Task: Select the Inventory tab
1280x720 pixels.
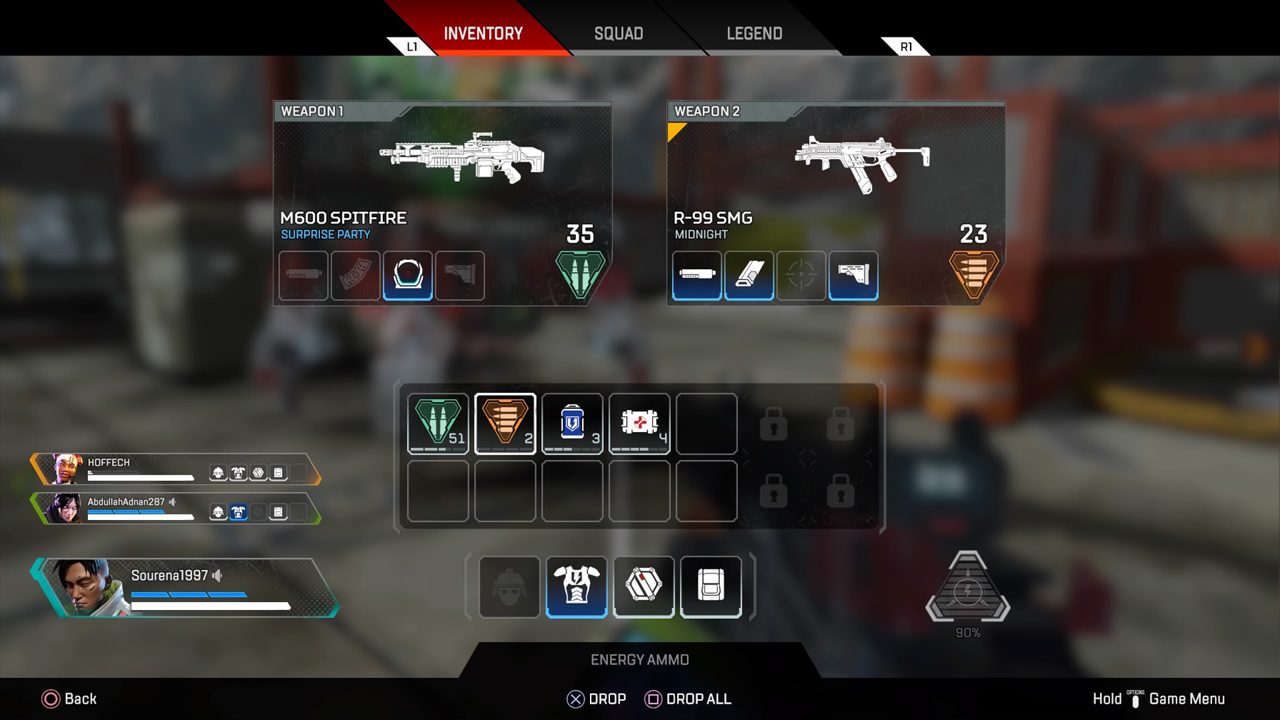Action: click(483, 33)
